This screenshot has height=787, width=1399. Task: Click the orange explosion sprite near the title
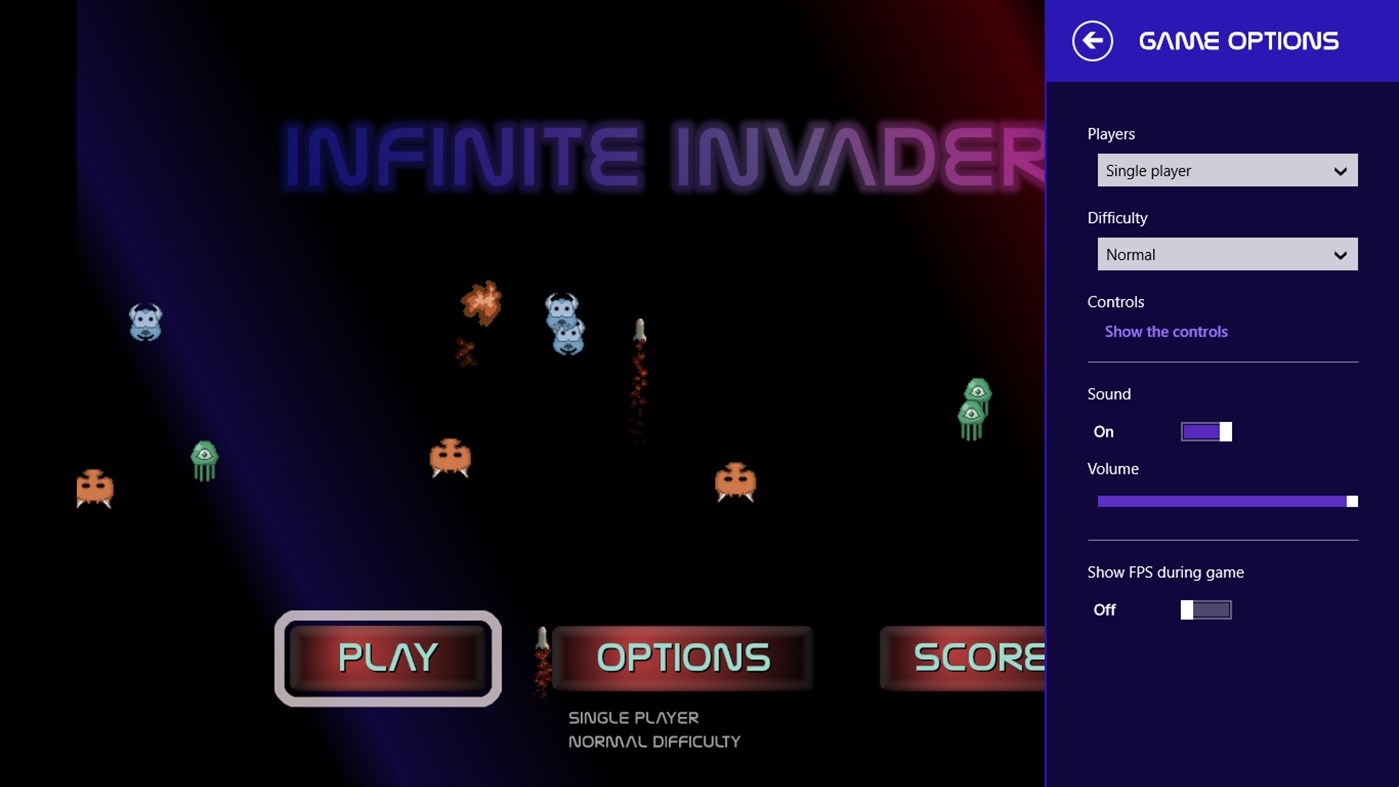coord(482,303)
